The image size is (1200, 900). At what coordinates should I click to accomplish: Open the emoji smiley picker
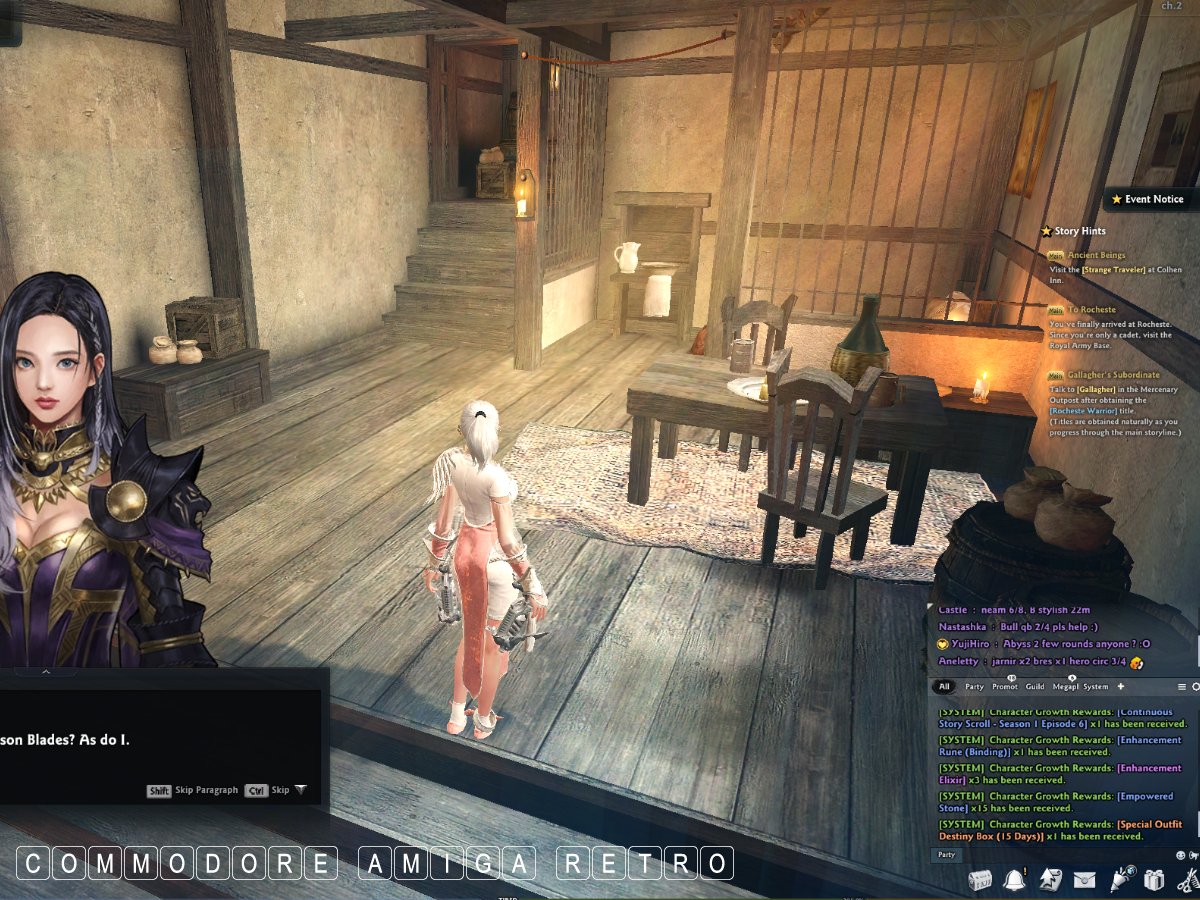click(x=1181, y=855)
